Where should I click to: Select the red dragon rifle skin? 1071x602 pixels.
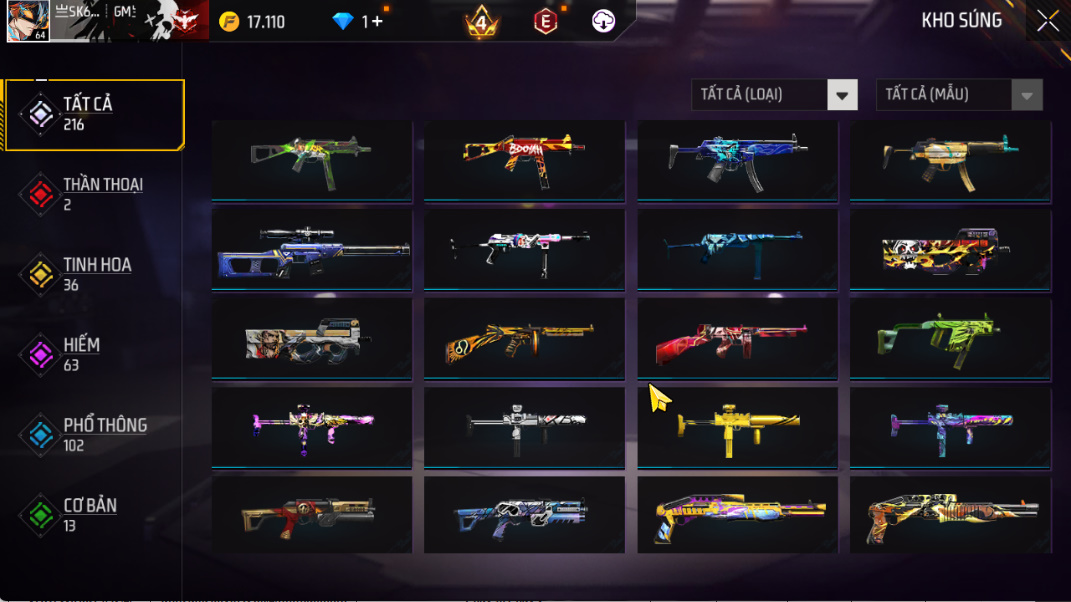click(737, 338)
